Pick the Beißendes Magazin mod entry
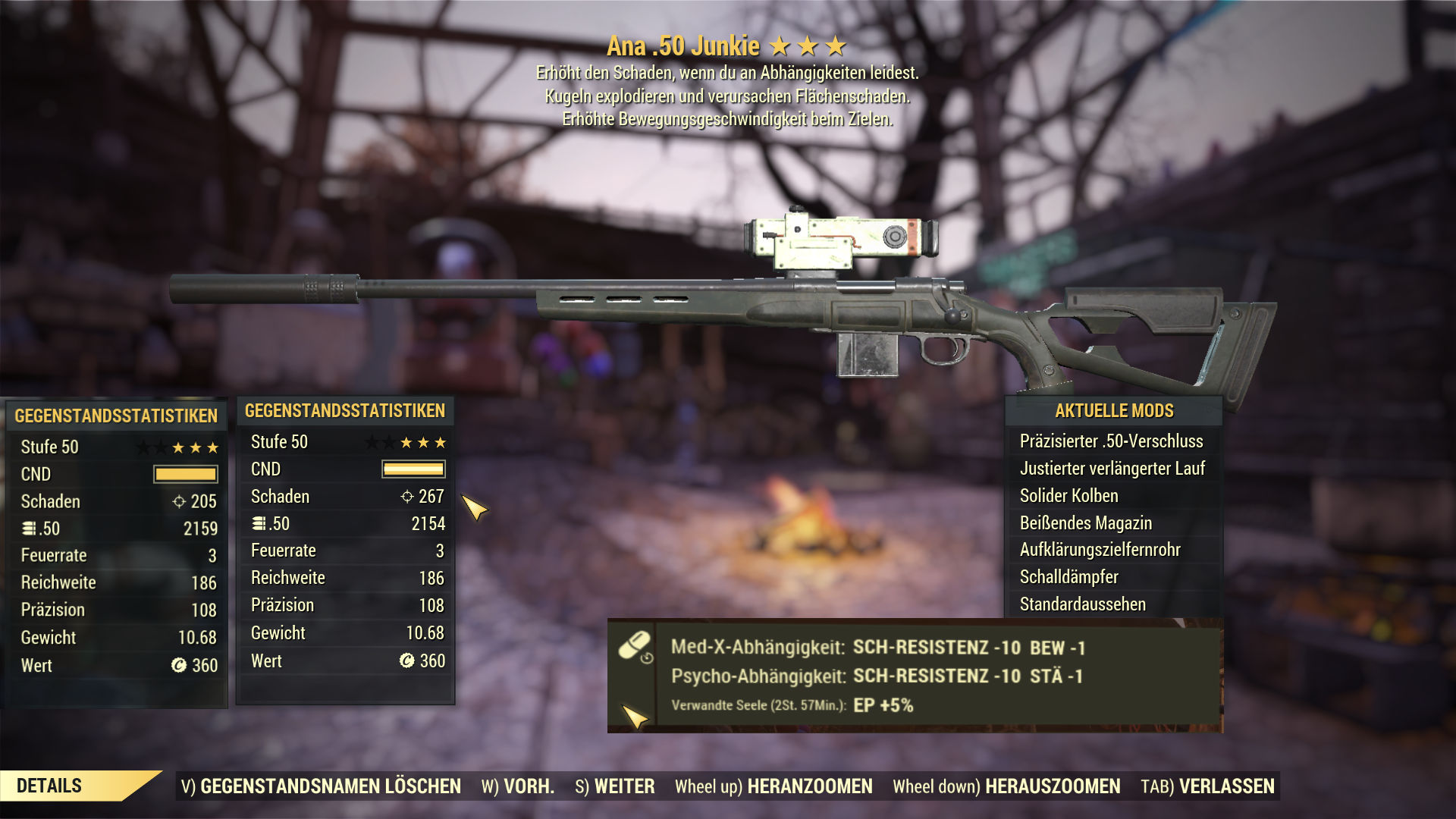Screen dimensions: 1456x819 click(1085, 523)
